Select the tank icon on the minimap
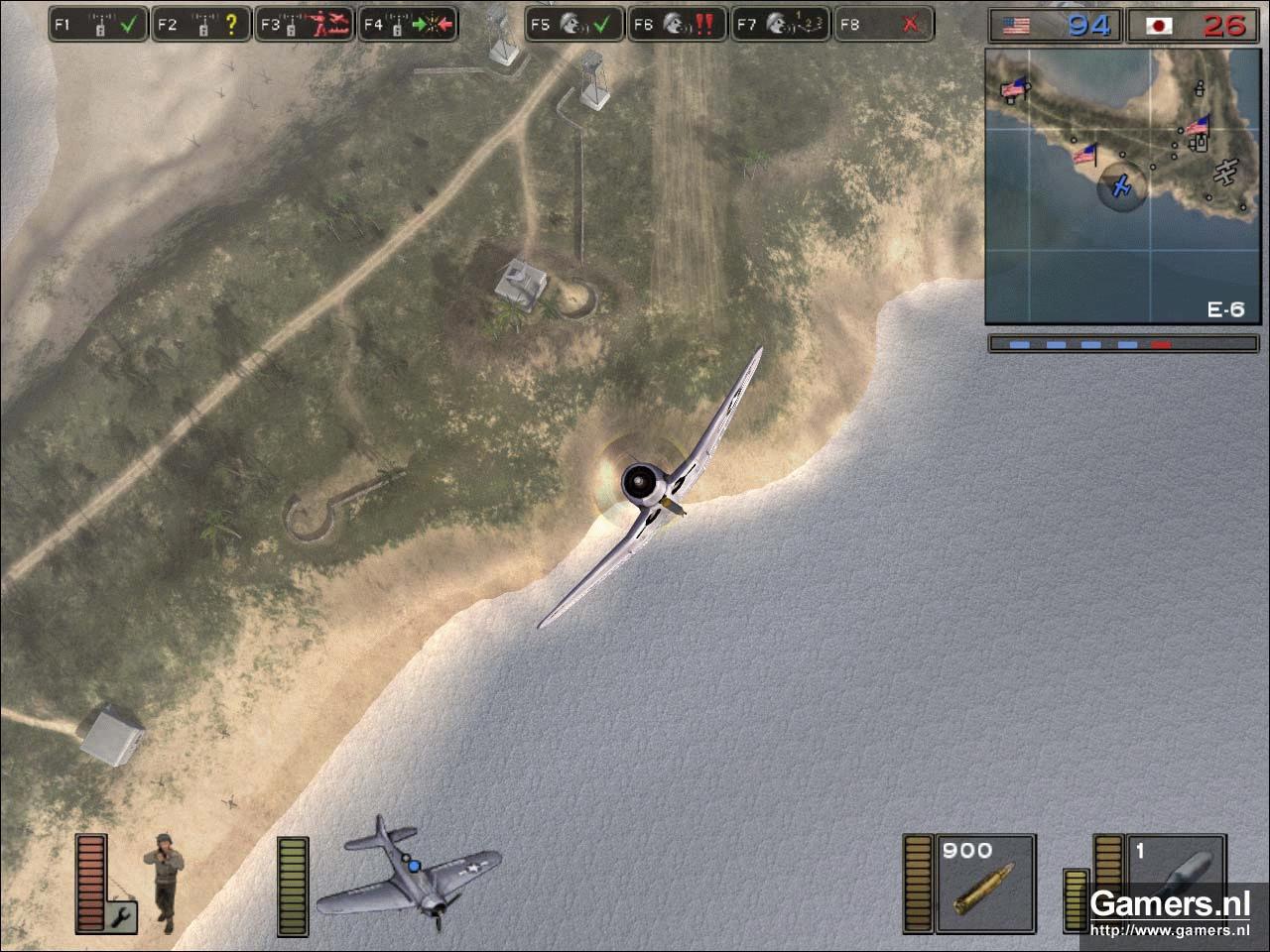 click(1198, 143)
